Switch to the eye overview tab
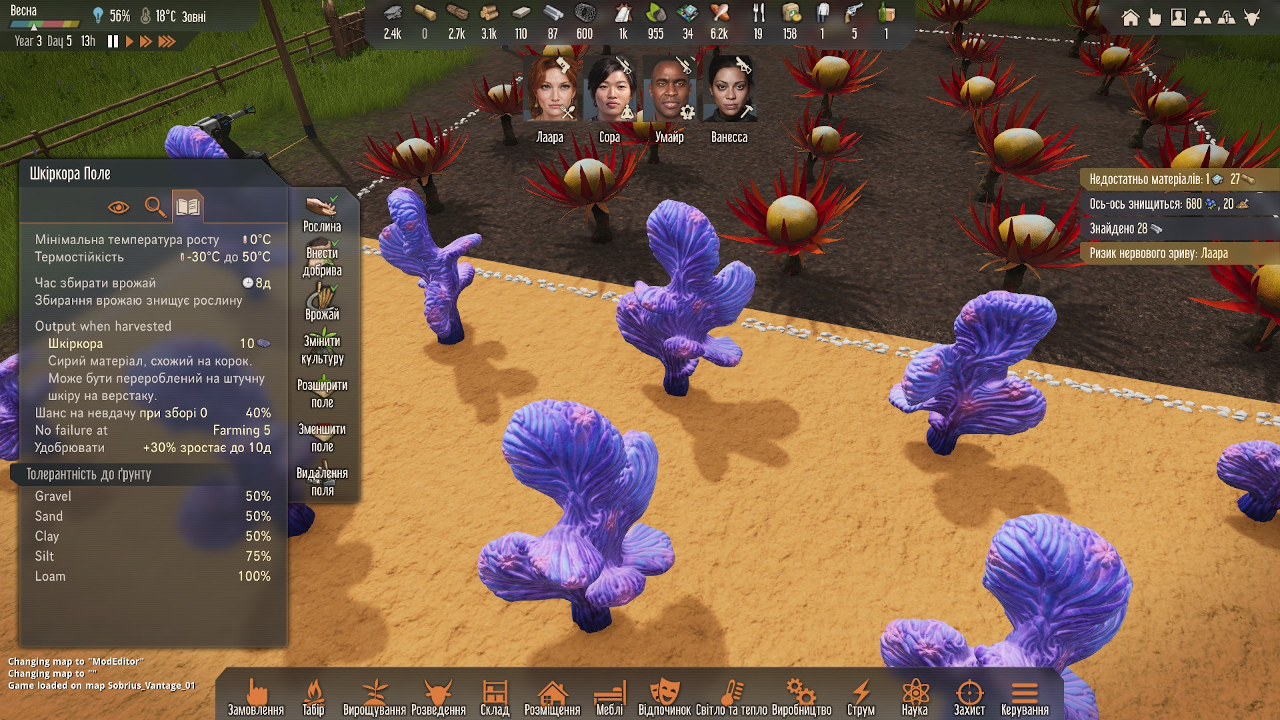This screenshot has width=1280, height=720. [x=119, y=207]
